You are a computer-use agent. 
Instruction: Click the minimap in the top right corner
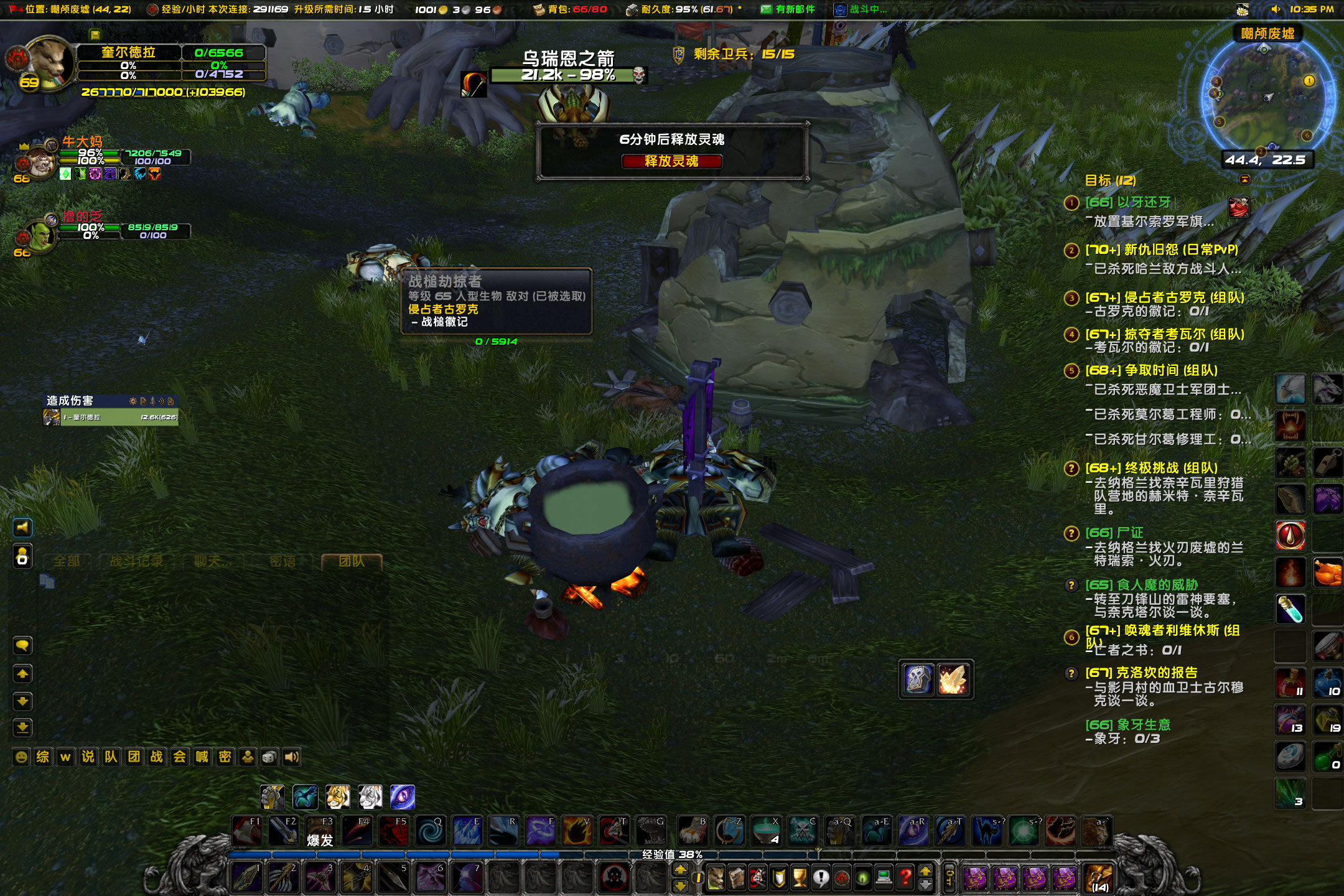point(1266,96)
